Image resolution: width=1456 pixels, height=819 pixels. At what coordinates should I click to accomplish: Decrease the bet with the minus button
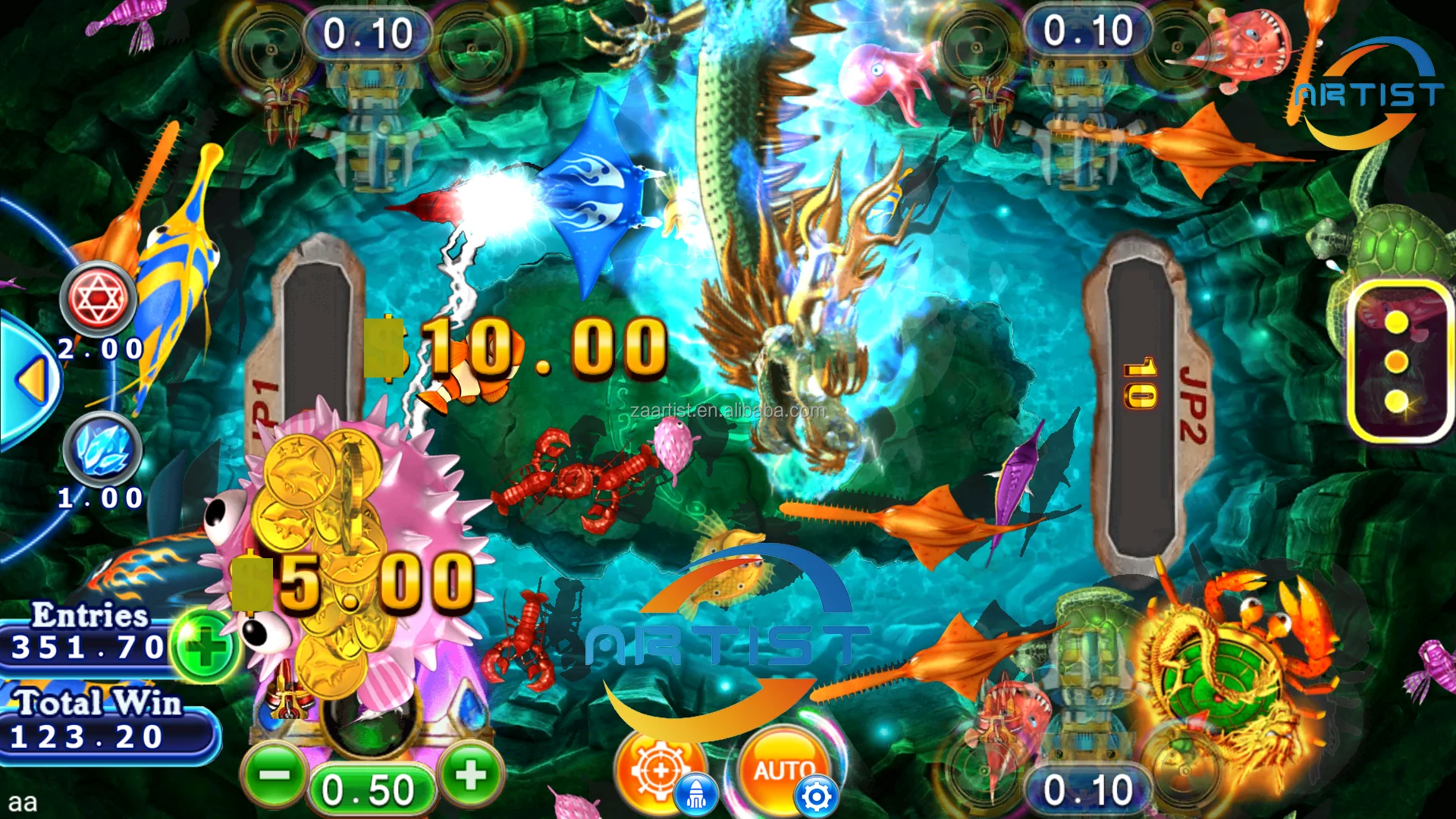pos(275,775)
